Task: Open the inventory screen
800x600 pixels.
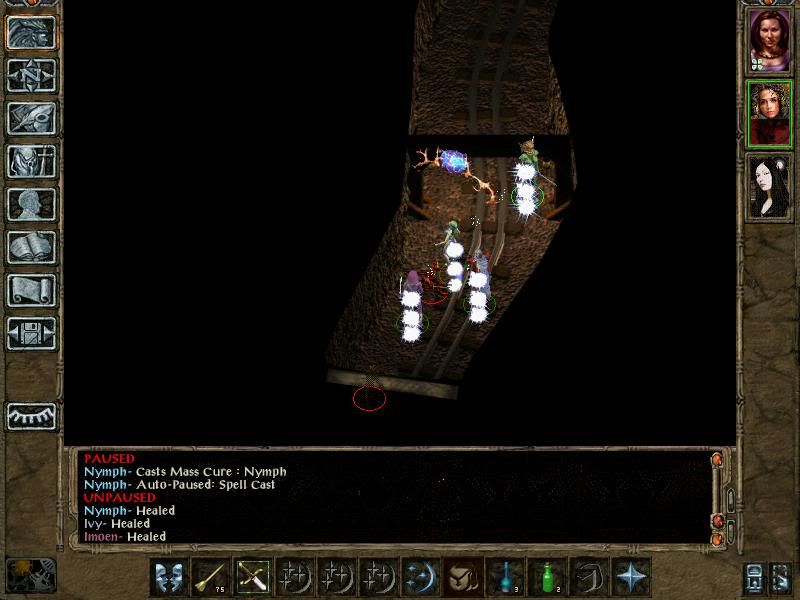Action: pyautogui.click(x=31, y=161)
